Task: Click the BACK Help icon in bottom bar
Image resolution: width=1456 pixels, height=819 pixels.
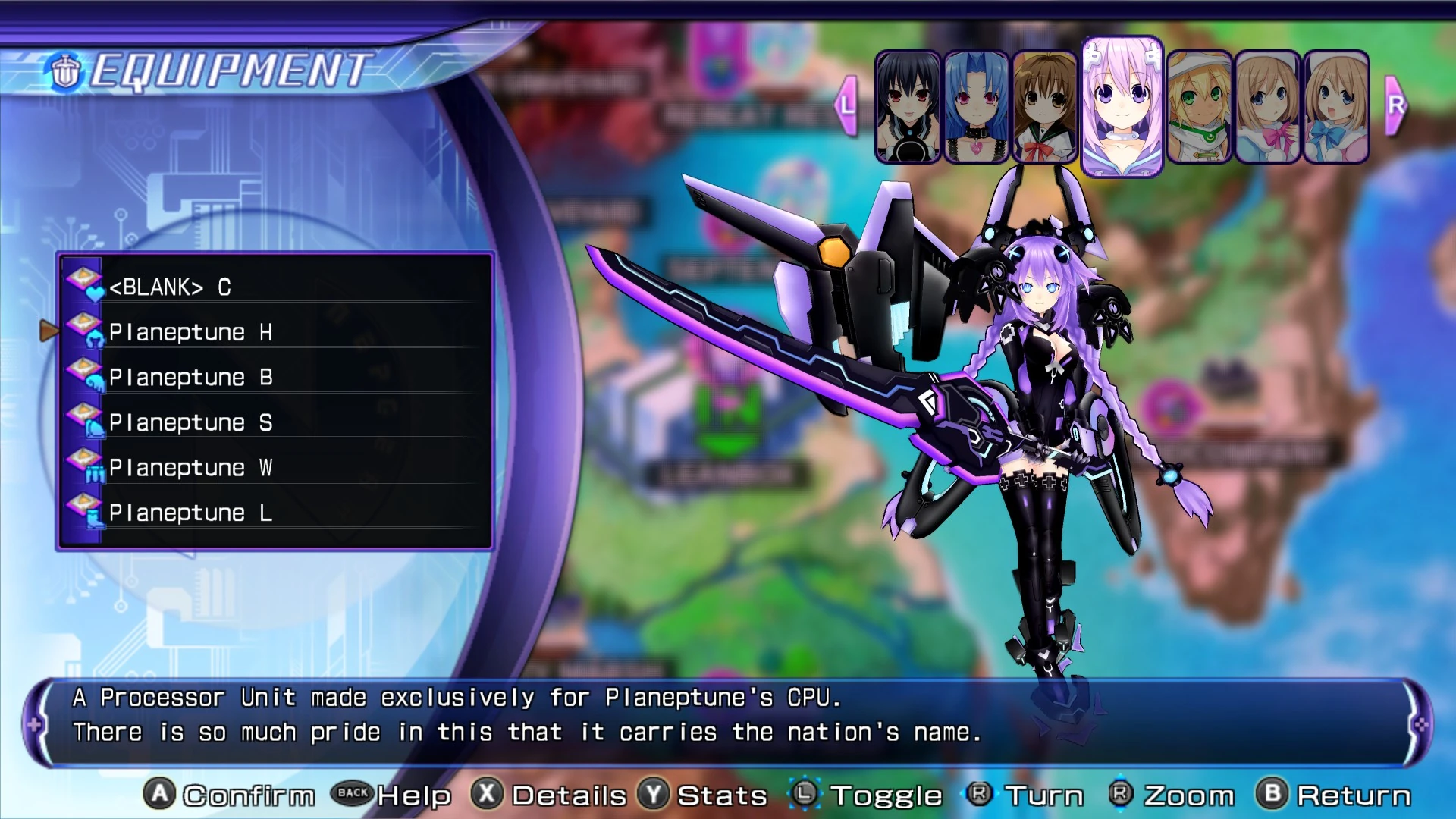Action: 353,795
